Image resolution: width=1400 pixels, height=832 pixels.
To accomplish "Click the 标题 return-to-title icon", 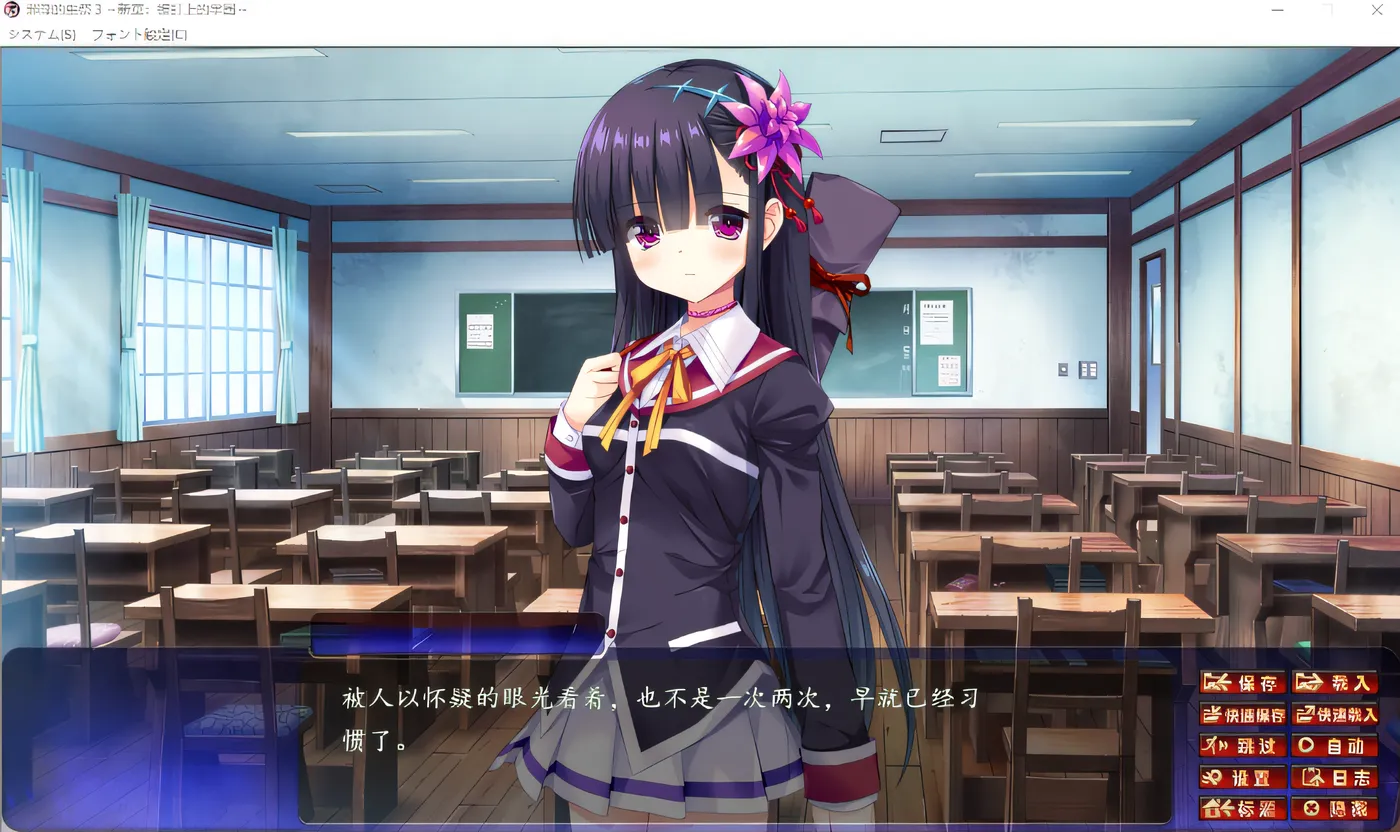I will tap(1242, 808).
